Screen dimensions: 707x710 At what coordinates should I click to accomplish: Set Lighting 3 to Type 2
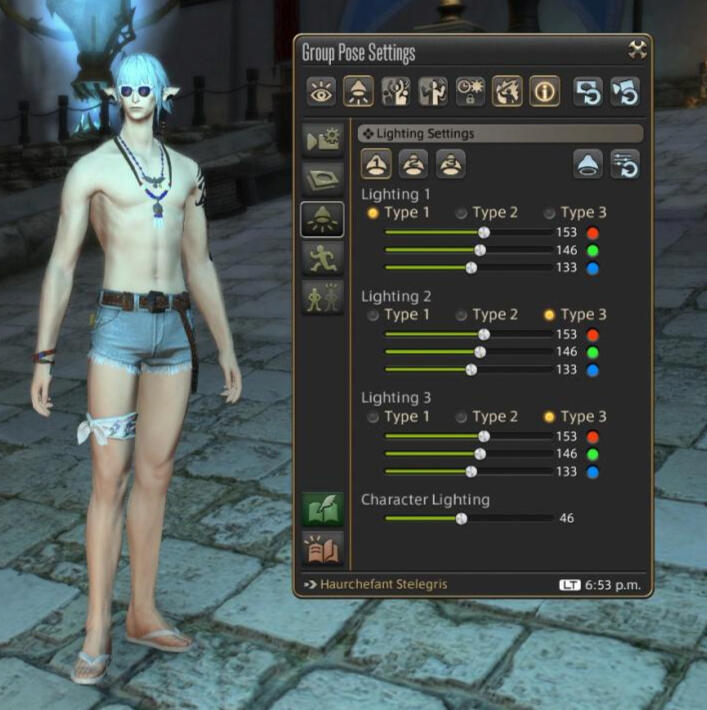click(461, 417)
